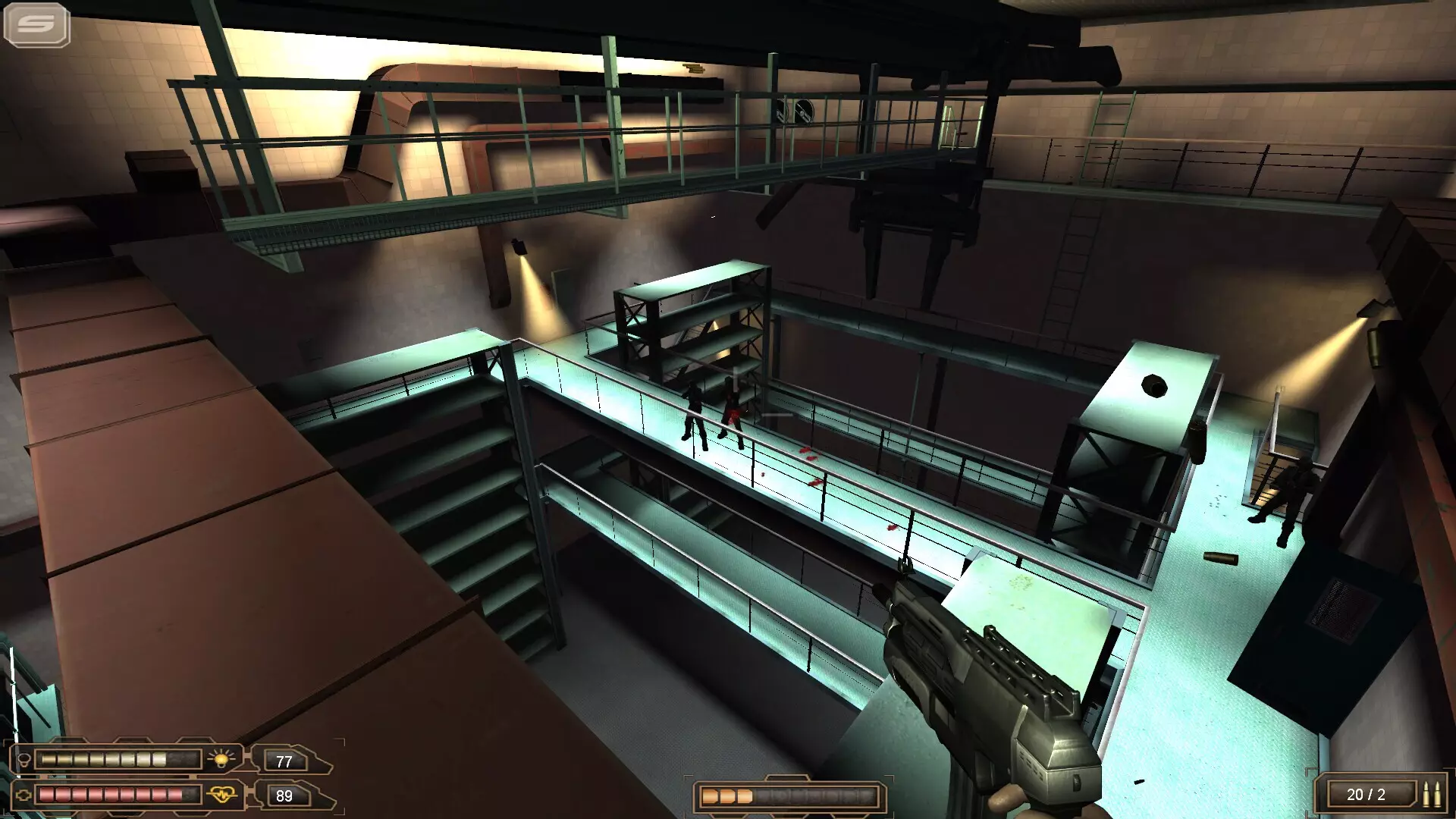1456x819 pixels.
Task: Click the S overlay button
Action: tap(36, 24)
